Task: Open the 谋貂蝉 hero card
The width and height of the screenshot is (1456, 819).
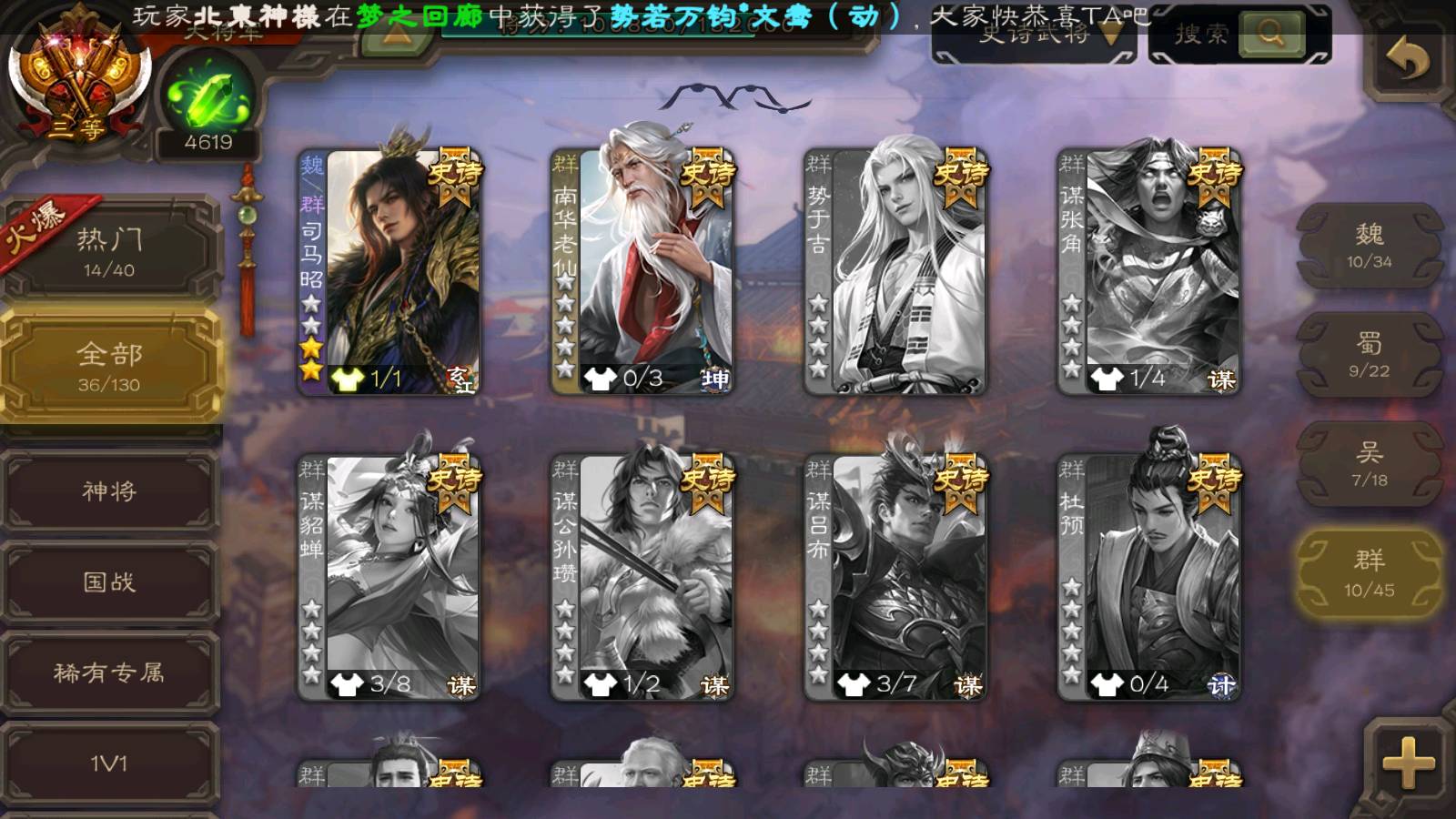Action: click(389, 577)
